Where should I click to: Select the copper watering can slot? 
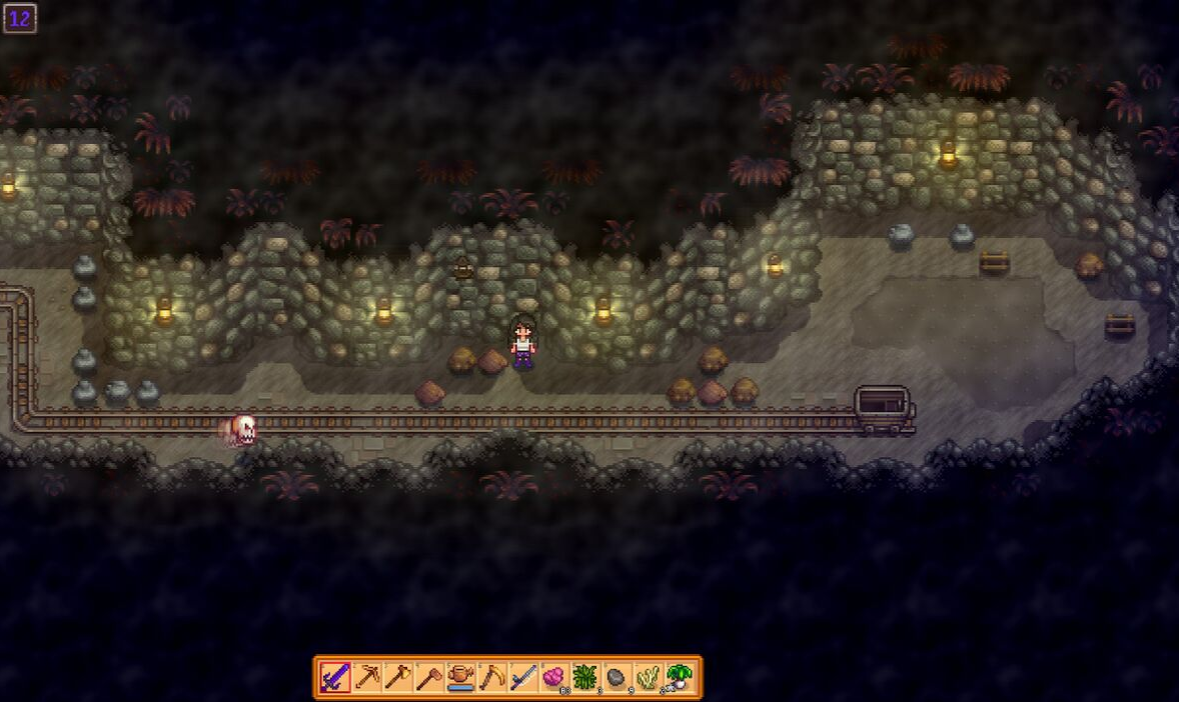[460, 678]
